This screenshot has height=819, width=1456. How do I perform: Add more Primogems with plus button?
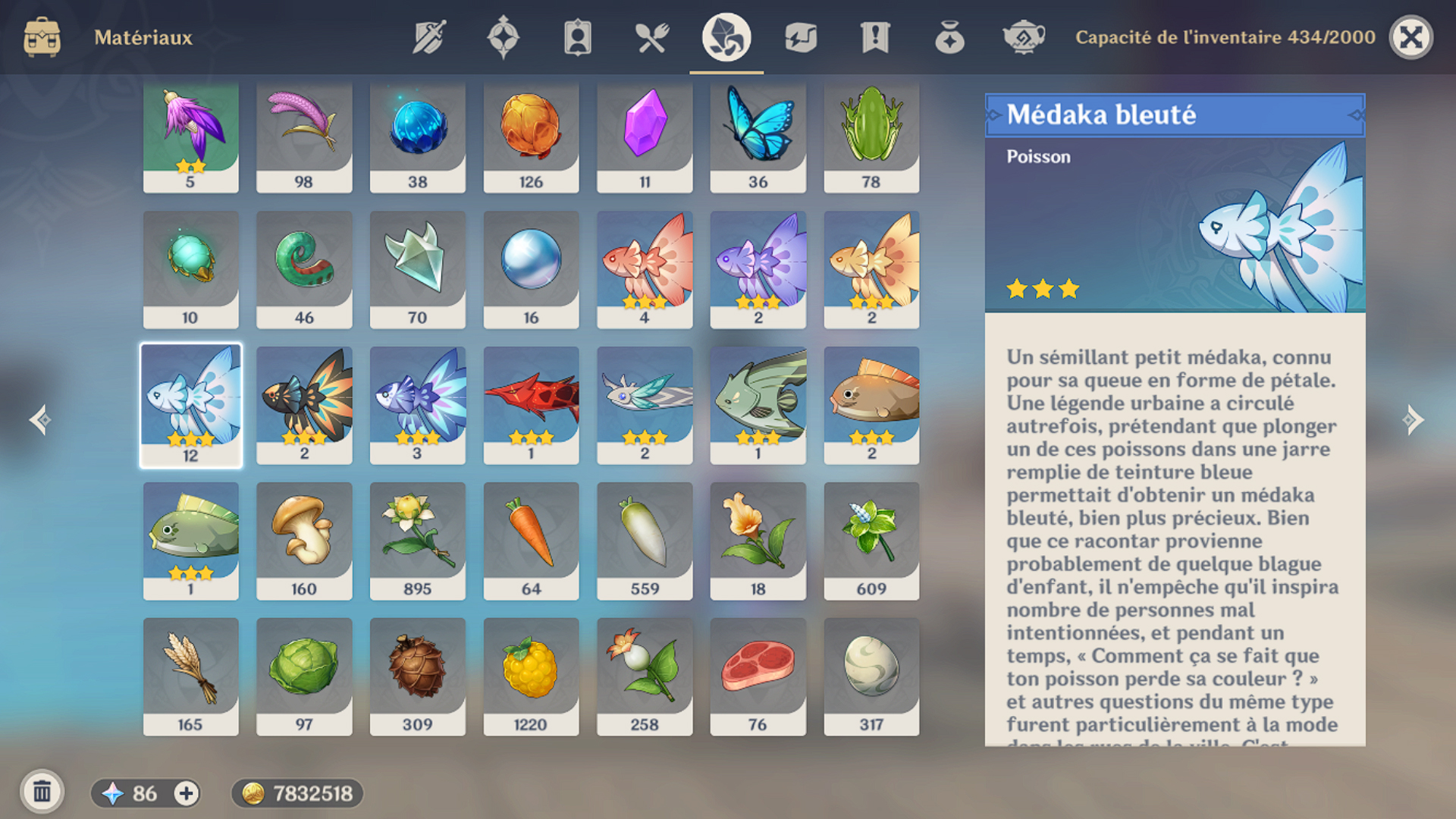coord(186,793)
